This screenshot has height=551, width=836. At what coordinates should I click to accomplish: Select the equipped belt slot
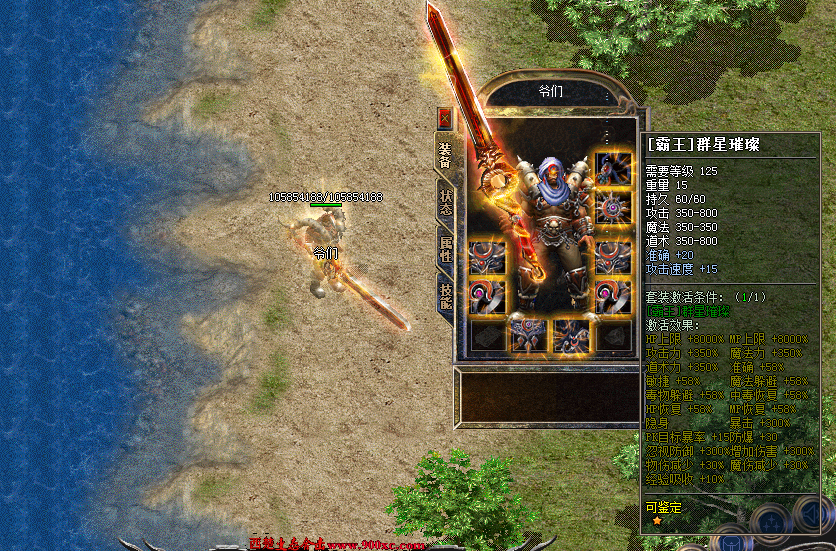(529, 336)
